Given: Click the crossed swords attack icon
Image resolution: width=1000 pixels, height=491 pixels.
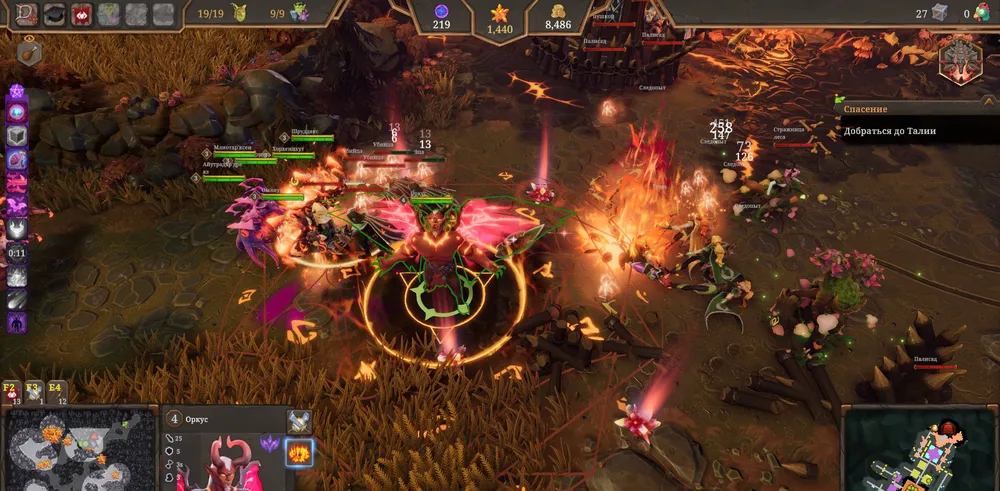Looking at the screenshot, I should [x=299, y=421].
